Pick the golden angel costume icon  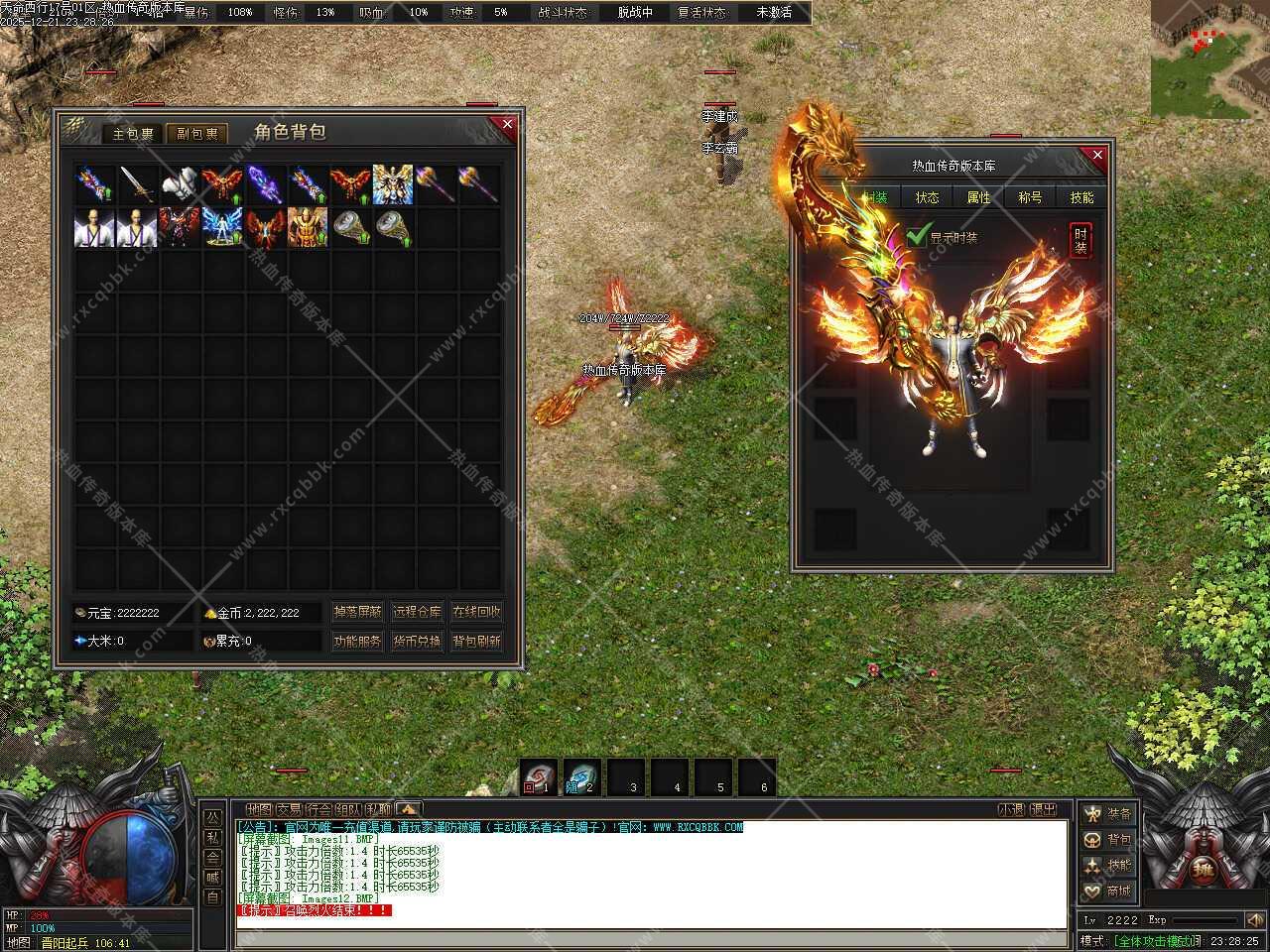pyautogui.click(x=393, y=184)
